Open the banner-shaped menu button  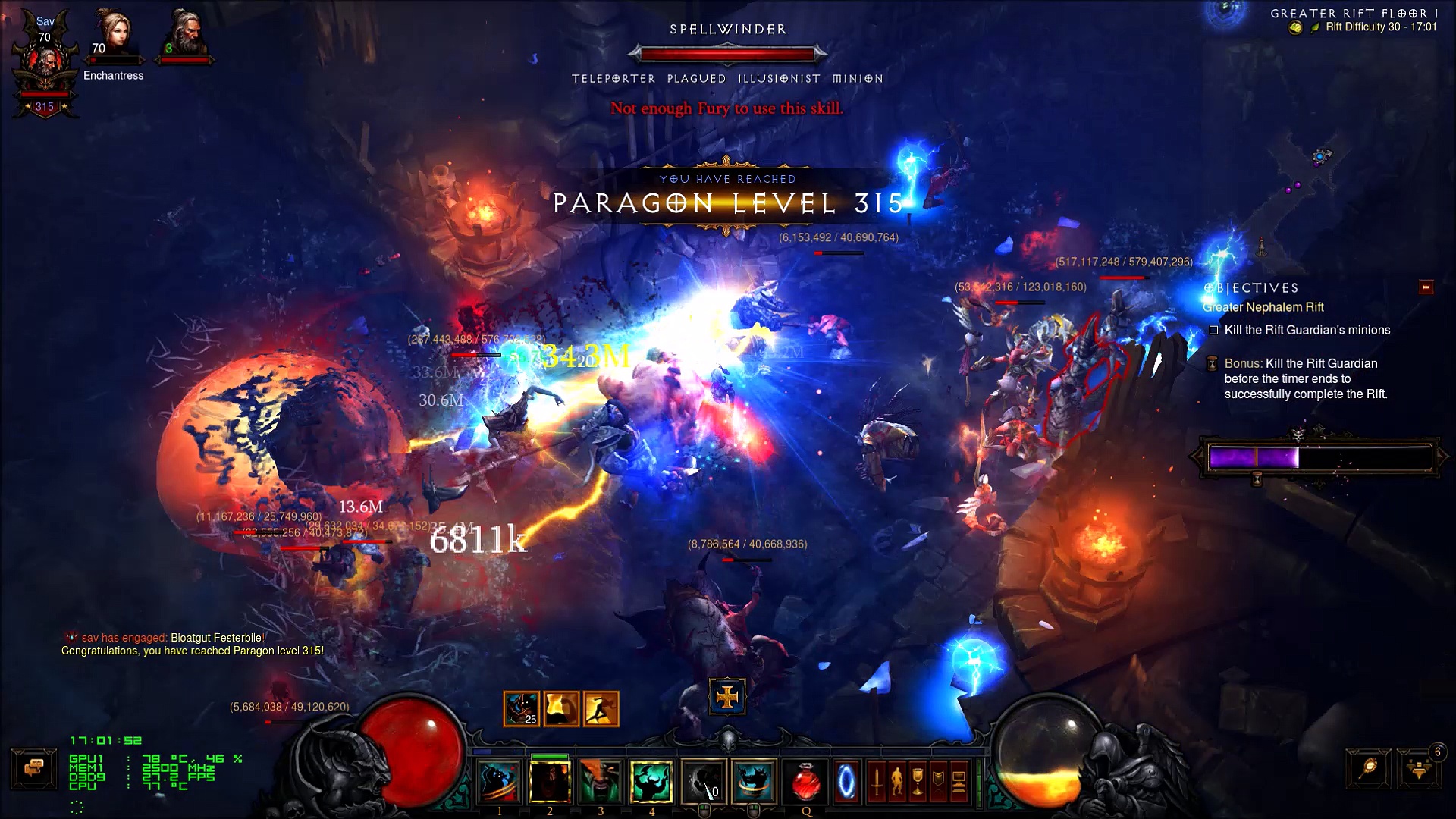click(x=937, y=781)
